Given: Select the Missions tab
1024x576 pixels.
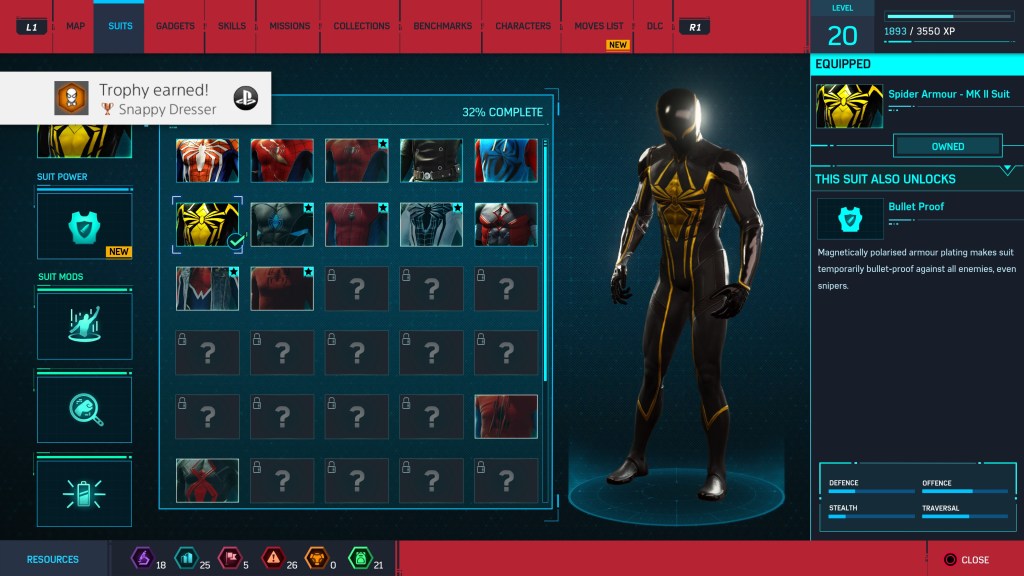Looking at the screenshot, I should tap(289, 26).
